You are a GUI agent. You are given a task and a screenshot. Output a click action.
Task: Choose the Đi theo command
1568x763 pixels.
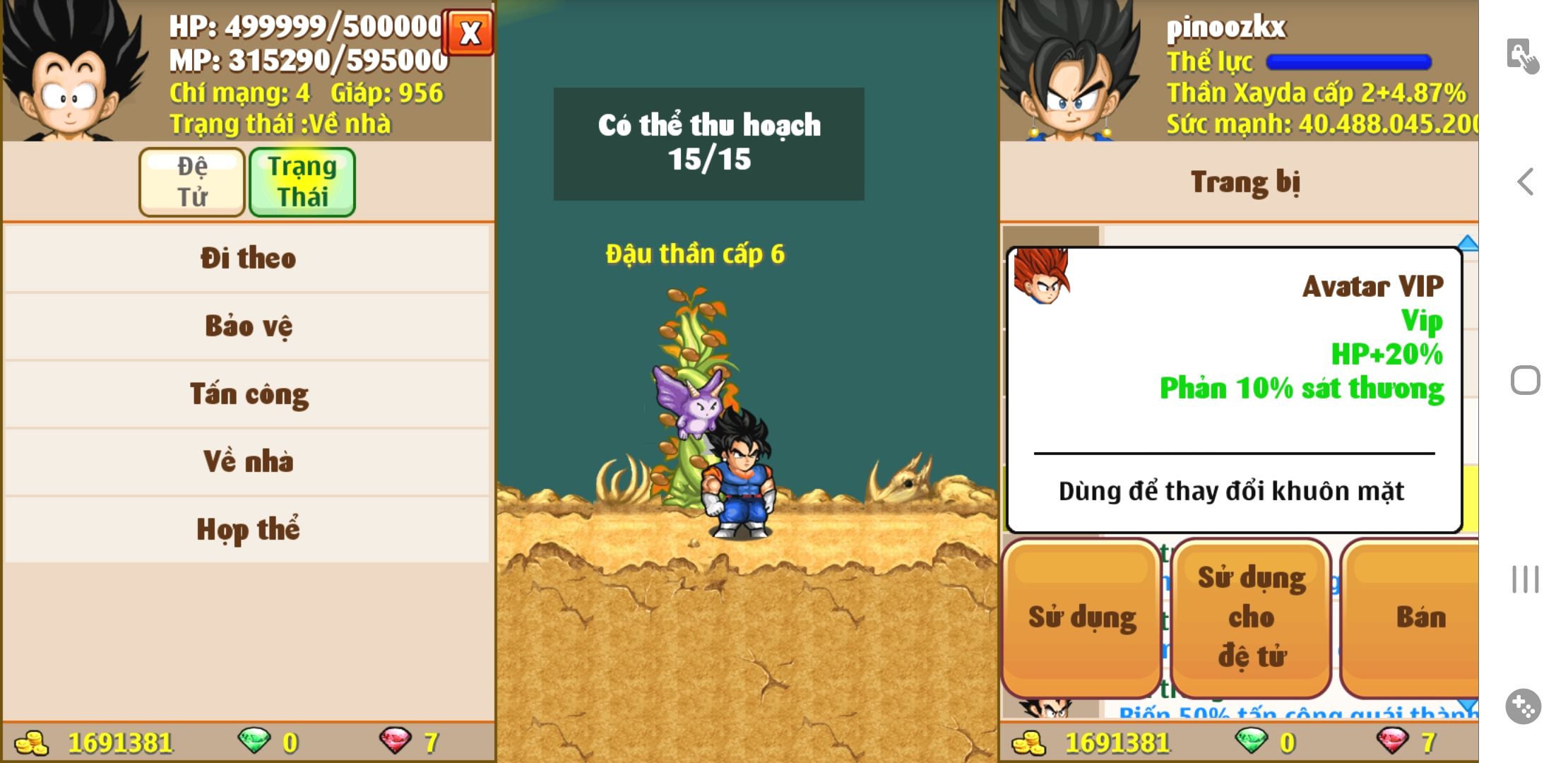click(247, 258)
